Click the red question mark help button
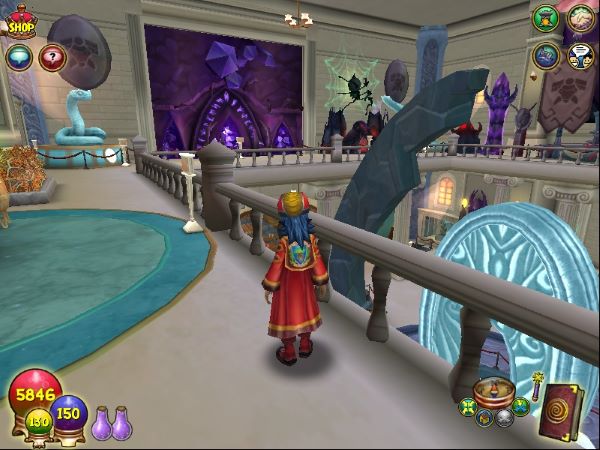The height and width of the screenshot is (450, 600). (51, 56)
